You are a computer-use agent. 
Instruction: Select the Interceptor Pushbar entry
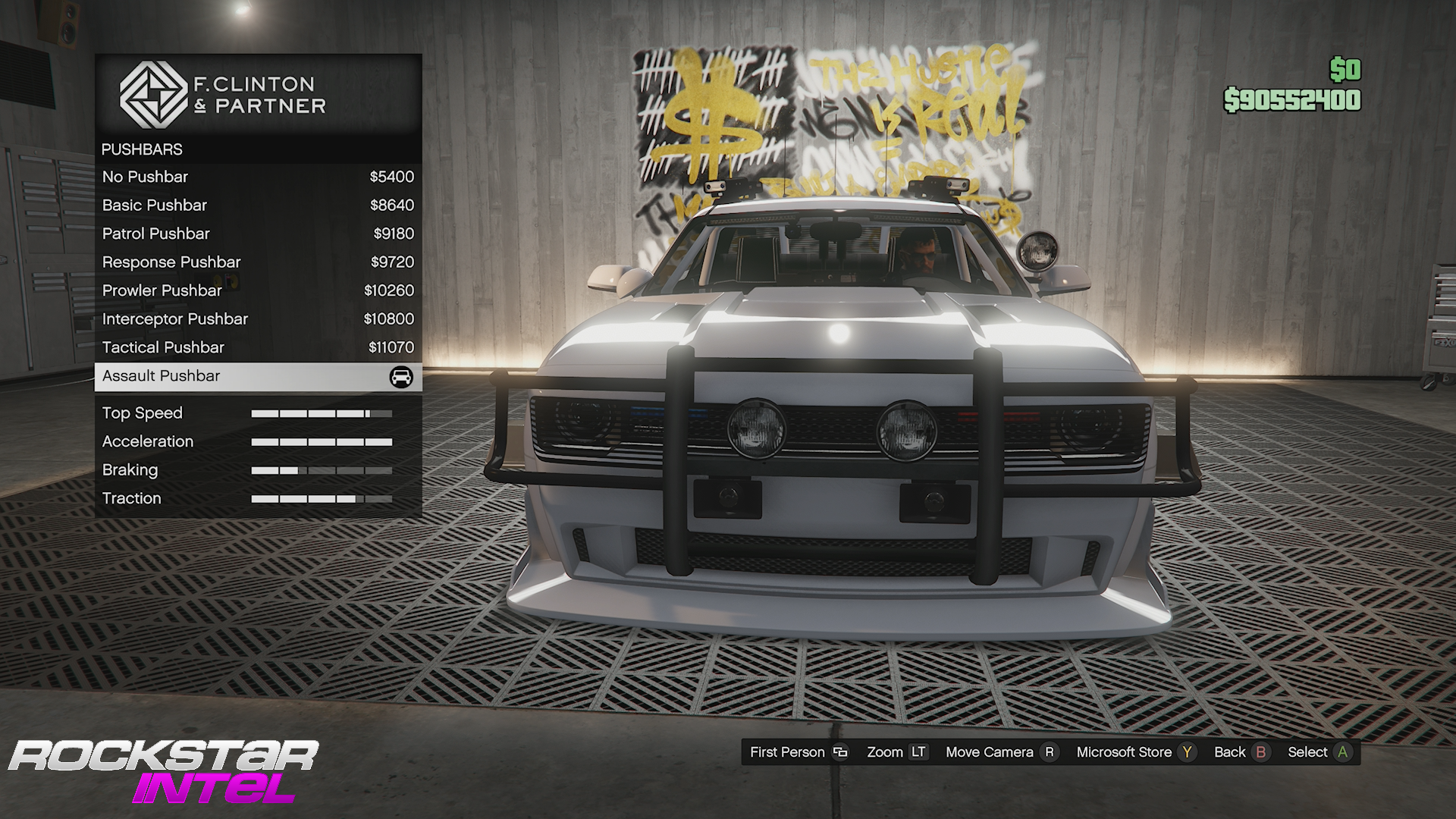(258, 319)
